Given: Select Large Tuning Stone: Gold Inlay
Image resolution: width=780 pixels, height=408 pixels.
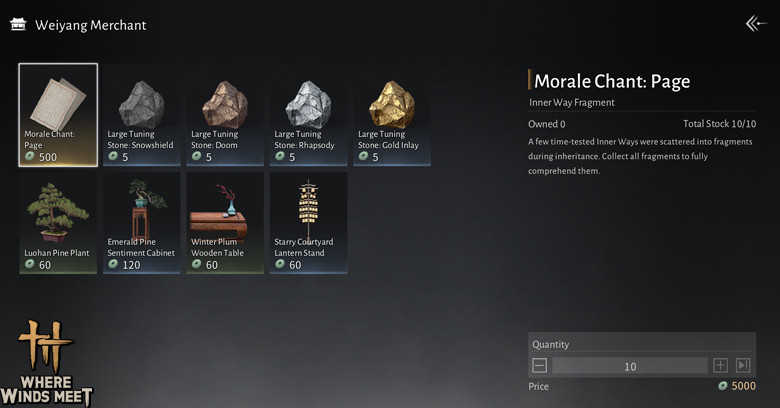Looking at the screenshot, I should tap(391, 114).
